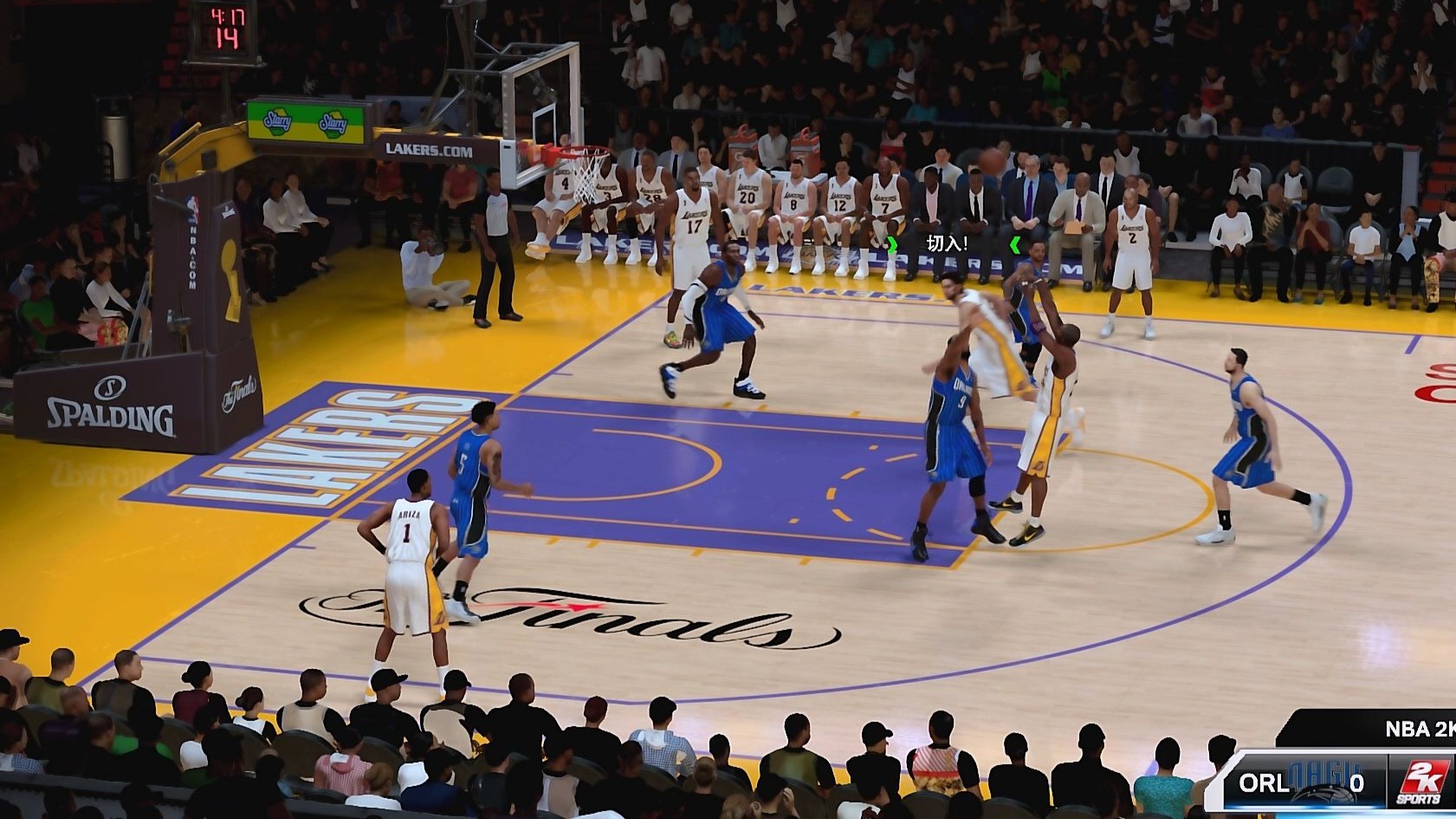Click the green left arrow beside 切入!
The width and height of the screenshot is (1456, 819).
pos(893,246)
